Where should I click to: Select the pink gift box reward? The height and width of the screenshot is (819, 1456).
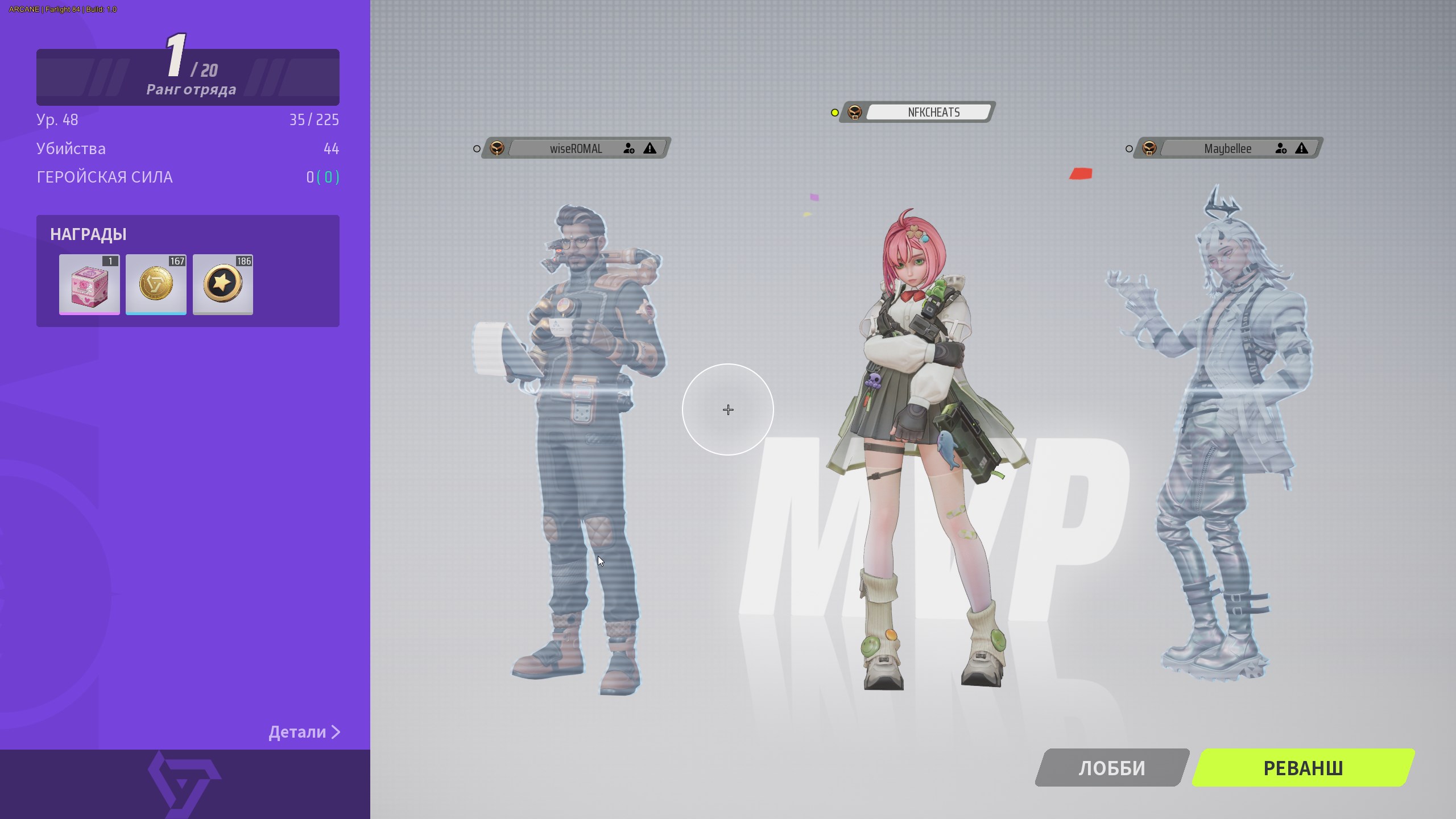[x=89, y=284]
